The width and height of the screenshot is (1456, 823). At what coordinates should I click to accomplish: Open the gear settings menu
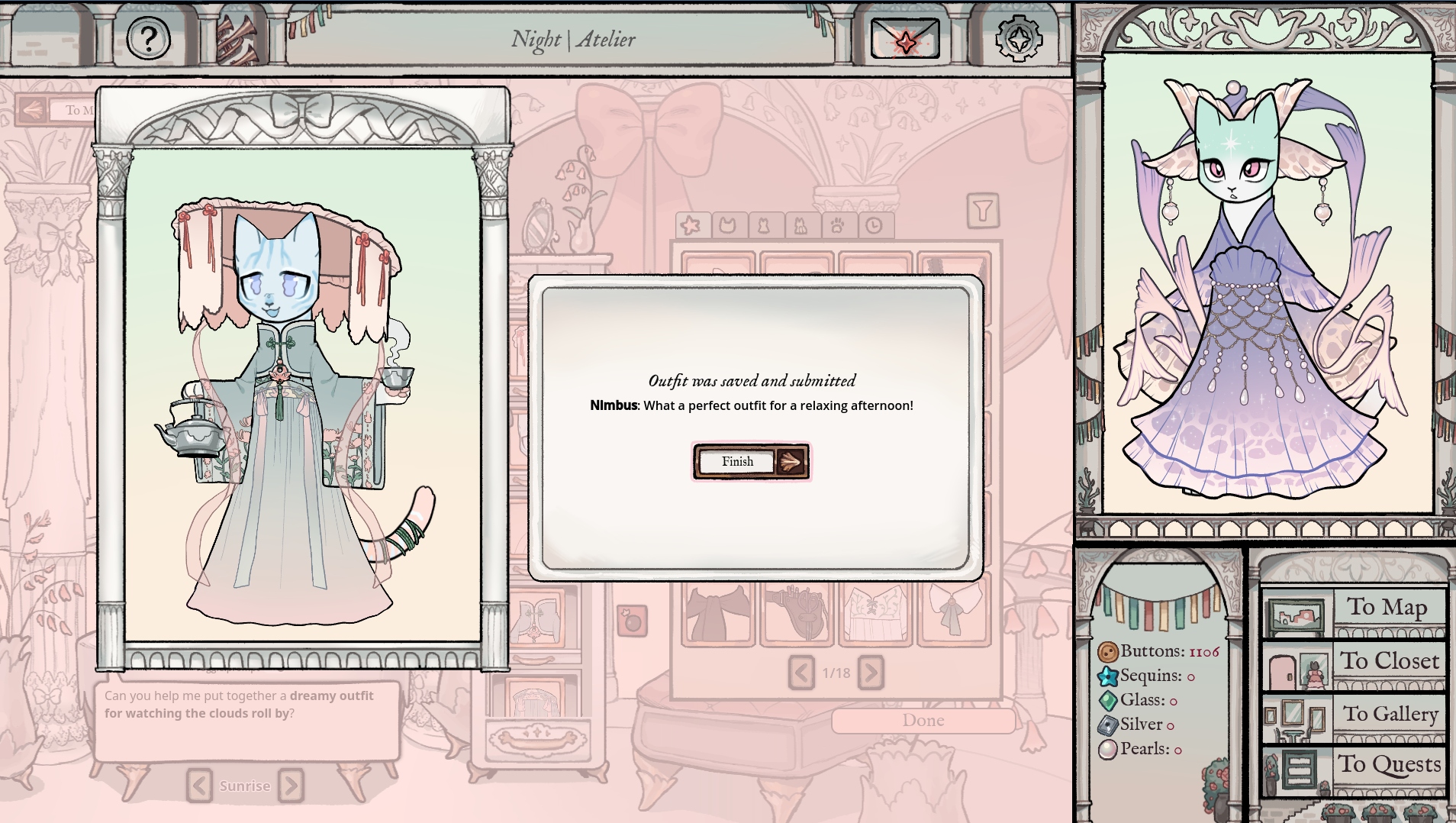click(x=1019, y=38)
